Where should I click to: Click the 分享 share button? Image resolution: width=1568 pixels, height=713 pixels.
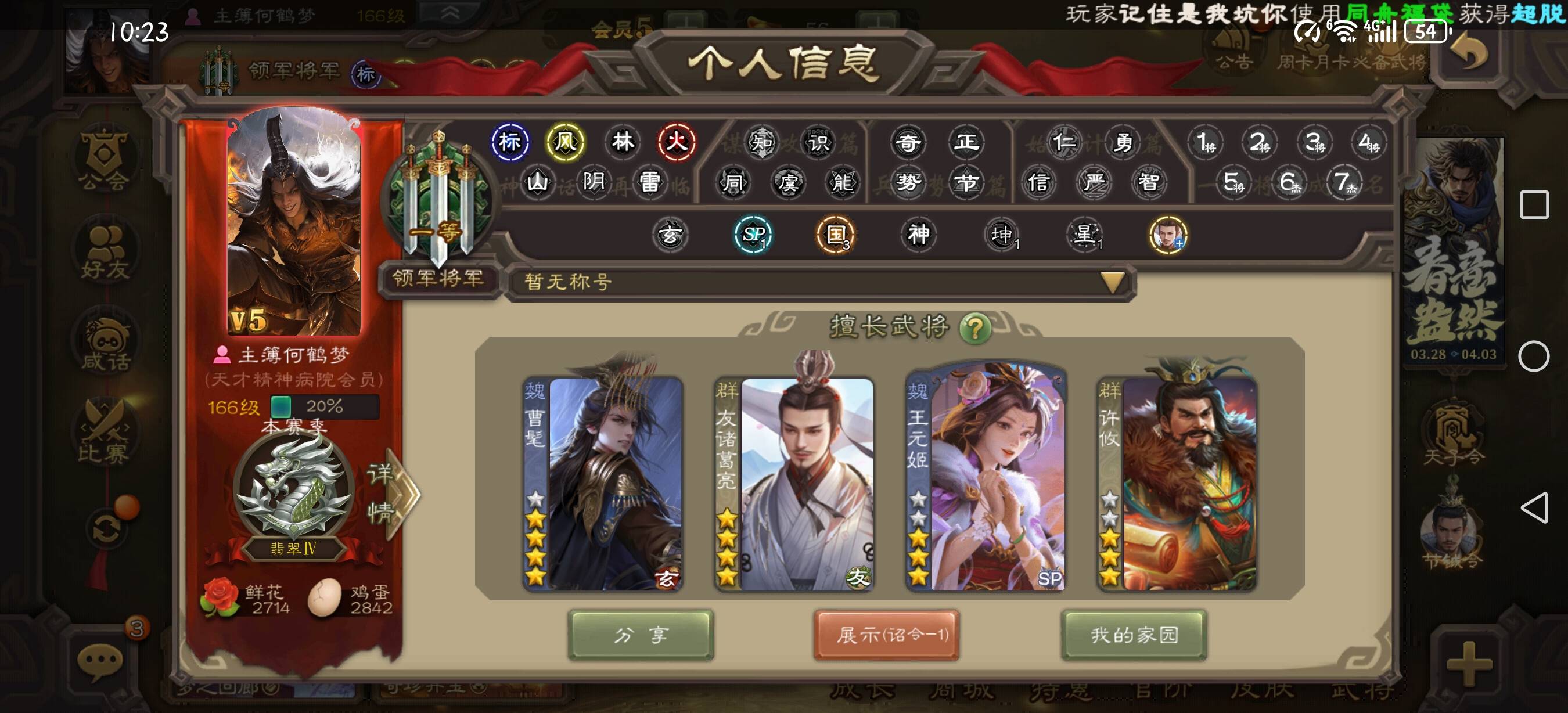[x=641, y=635]
